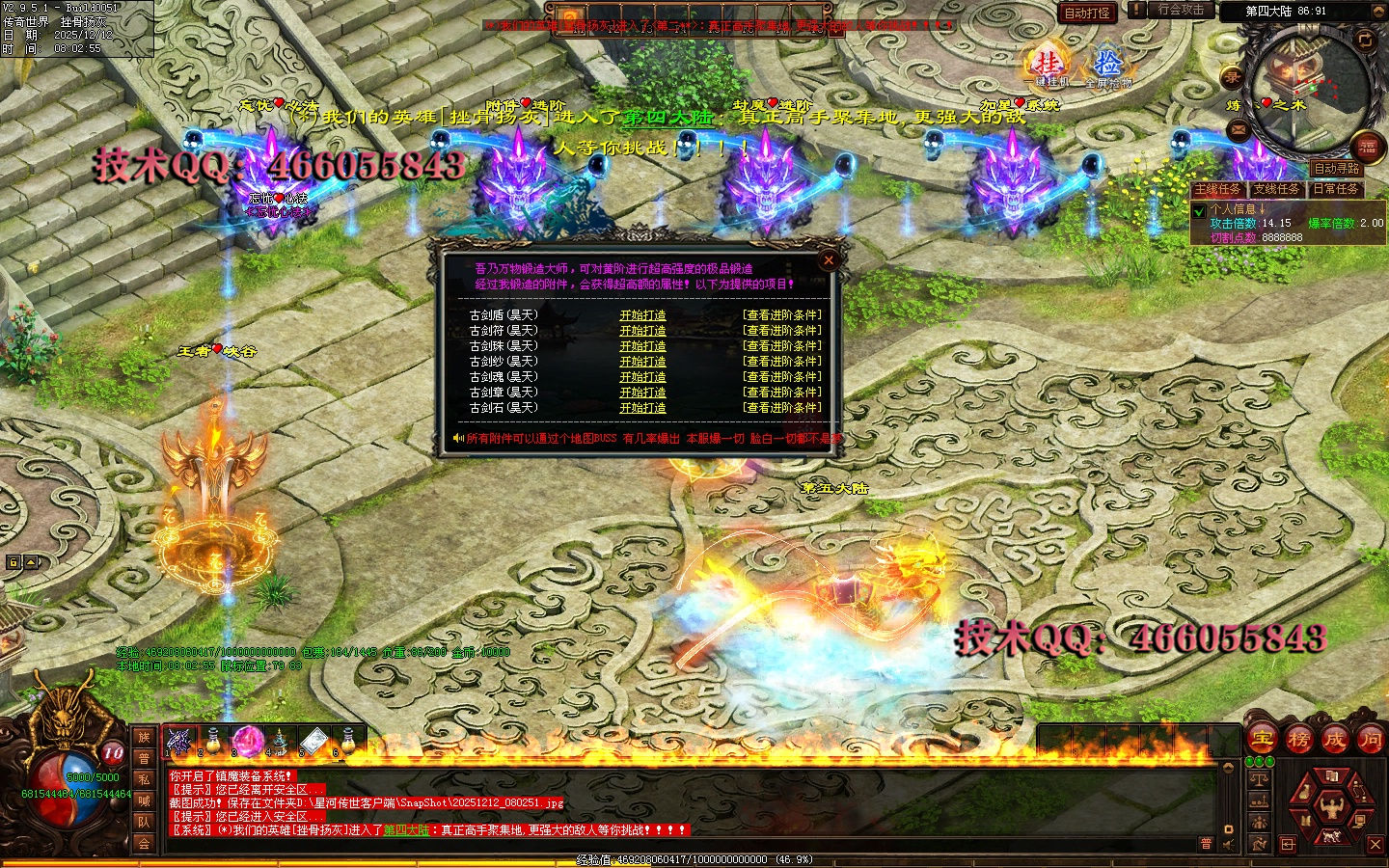This screenshot has height=868, width=1389.
Task: View upgrade conditions for 古剑石 (昊天)
Action: (781, 408)
